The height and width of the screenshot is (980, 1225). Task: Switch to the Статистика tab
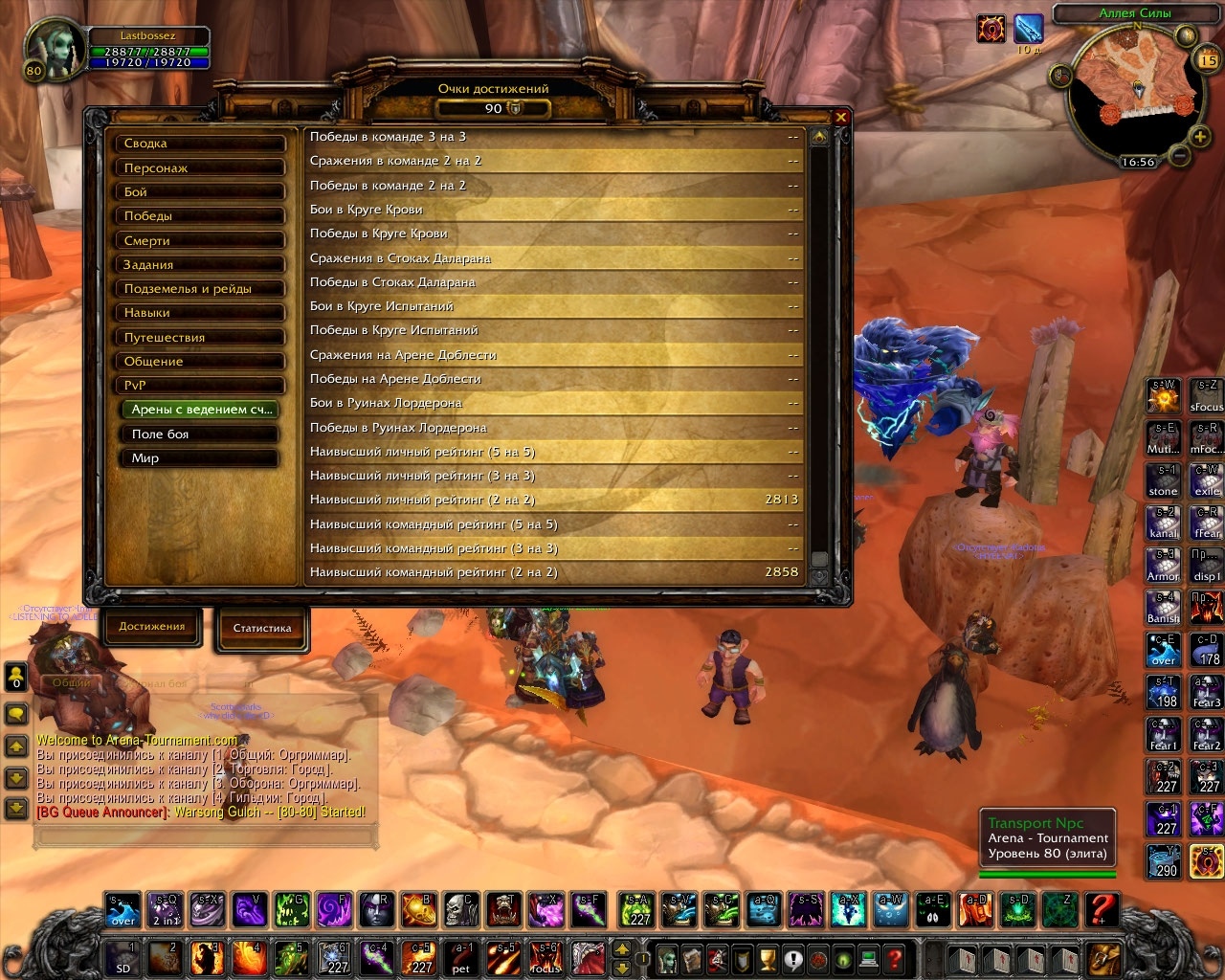[x=261, y=629]
